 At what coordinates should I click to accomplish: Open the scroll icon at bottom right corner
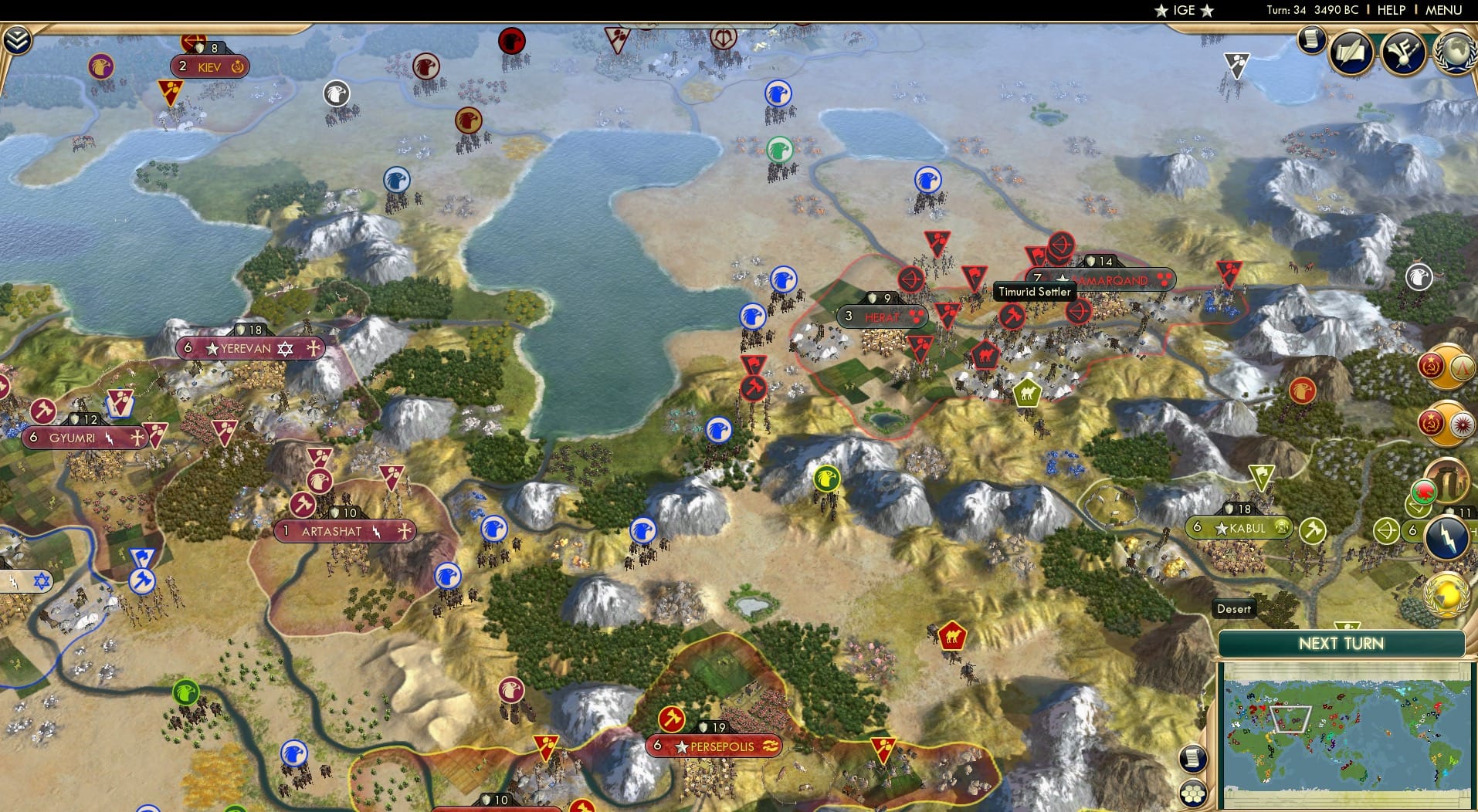coord(1193,759)
